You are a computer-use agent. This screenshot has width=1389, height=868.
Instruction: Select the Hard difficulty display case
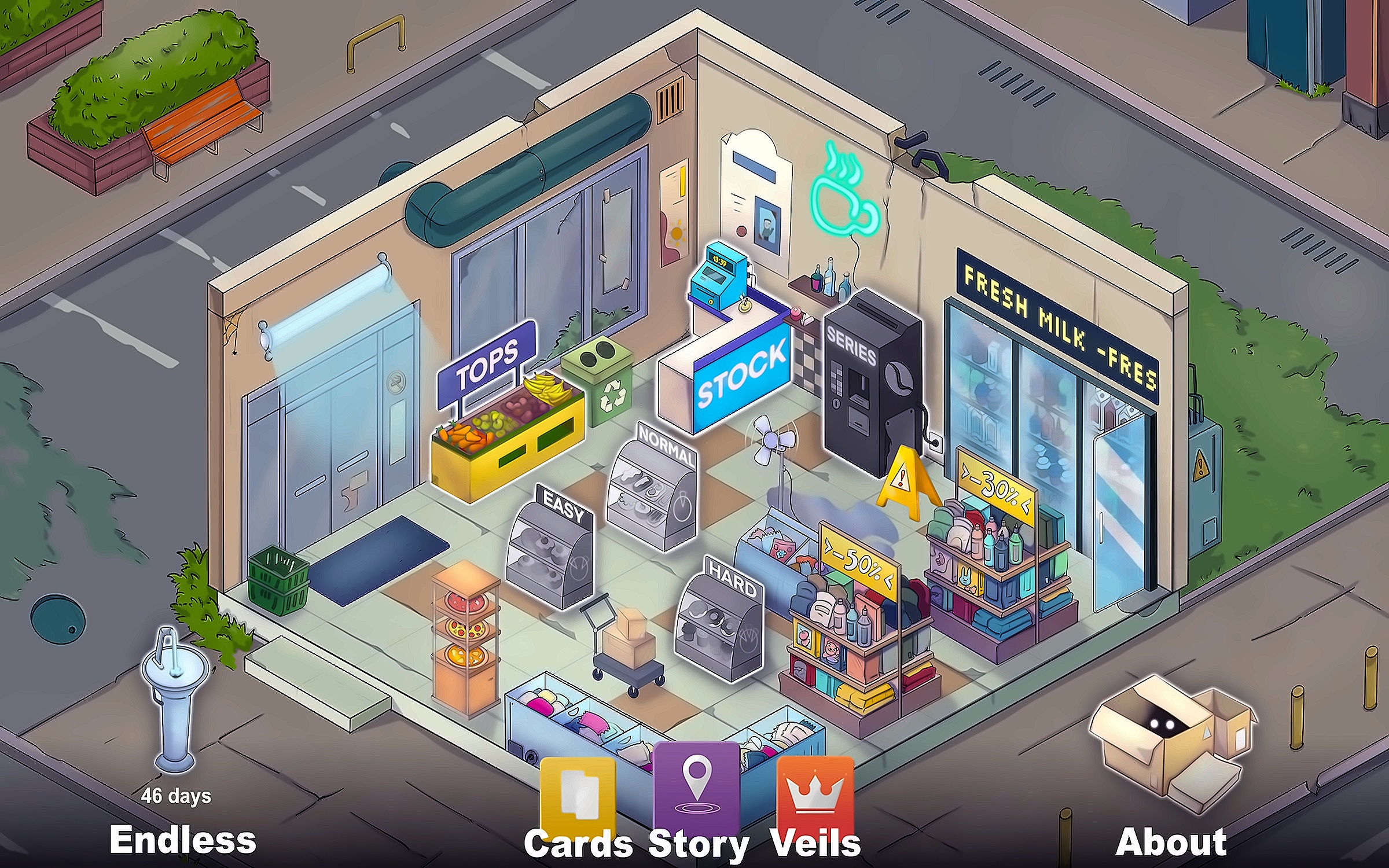pyautogui.click(x=719, y=622)
